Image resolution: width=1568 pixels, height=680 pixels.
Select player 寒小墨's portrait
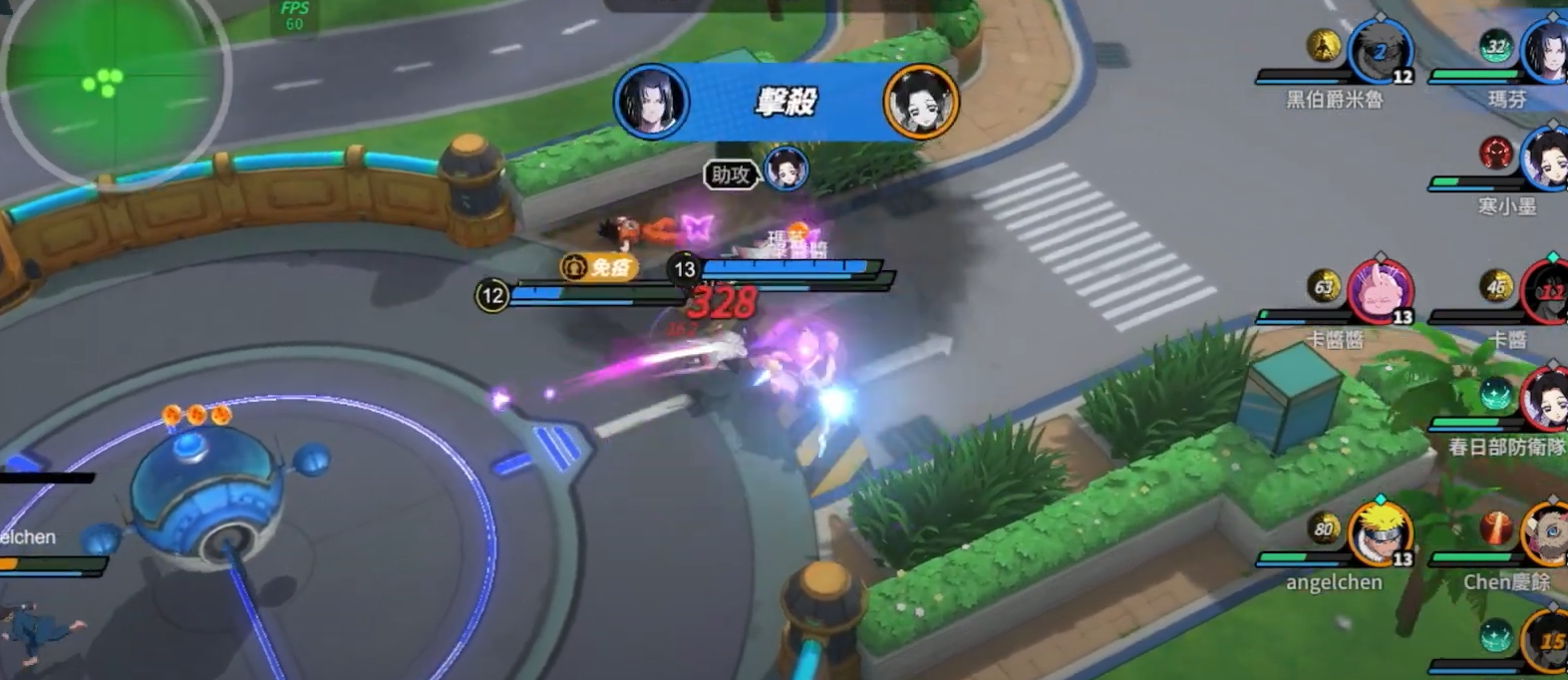tap(1546, 158)
